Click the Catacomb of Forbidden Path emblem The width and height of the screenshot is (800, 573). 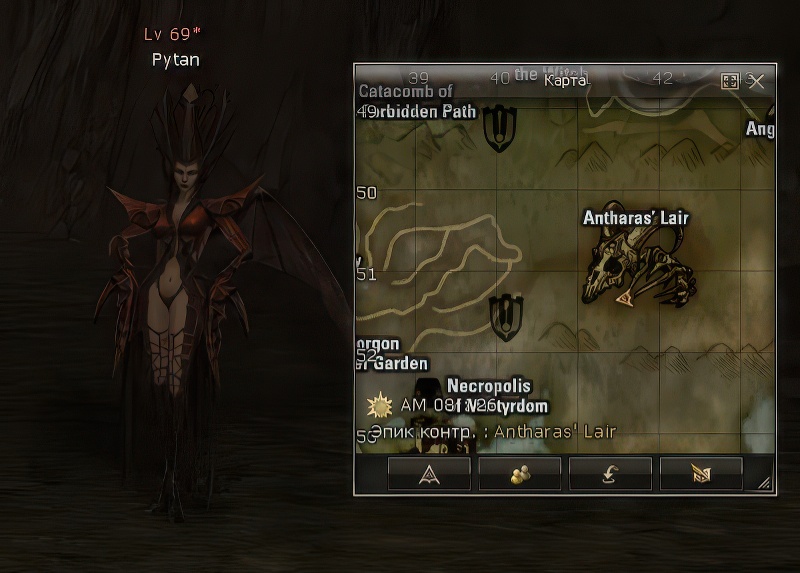[498, 128]
